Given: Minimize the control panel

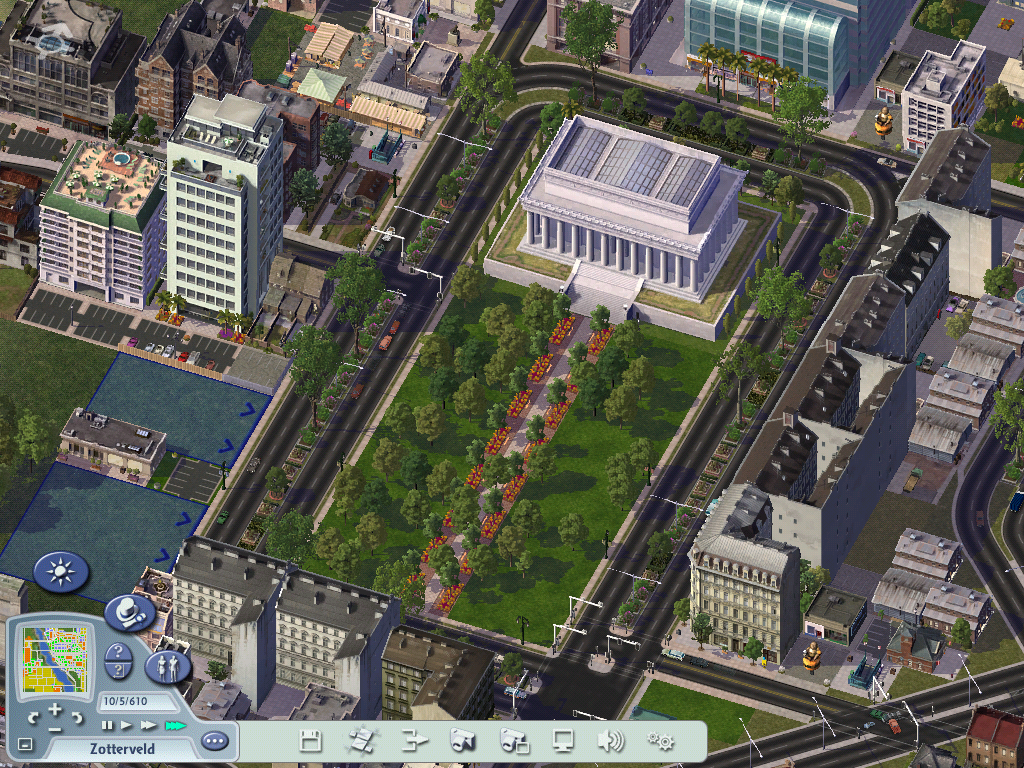Looking at the screenshot, I should [x=25, y=744].
